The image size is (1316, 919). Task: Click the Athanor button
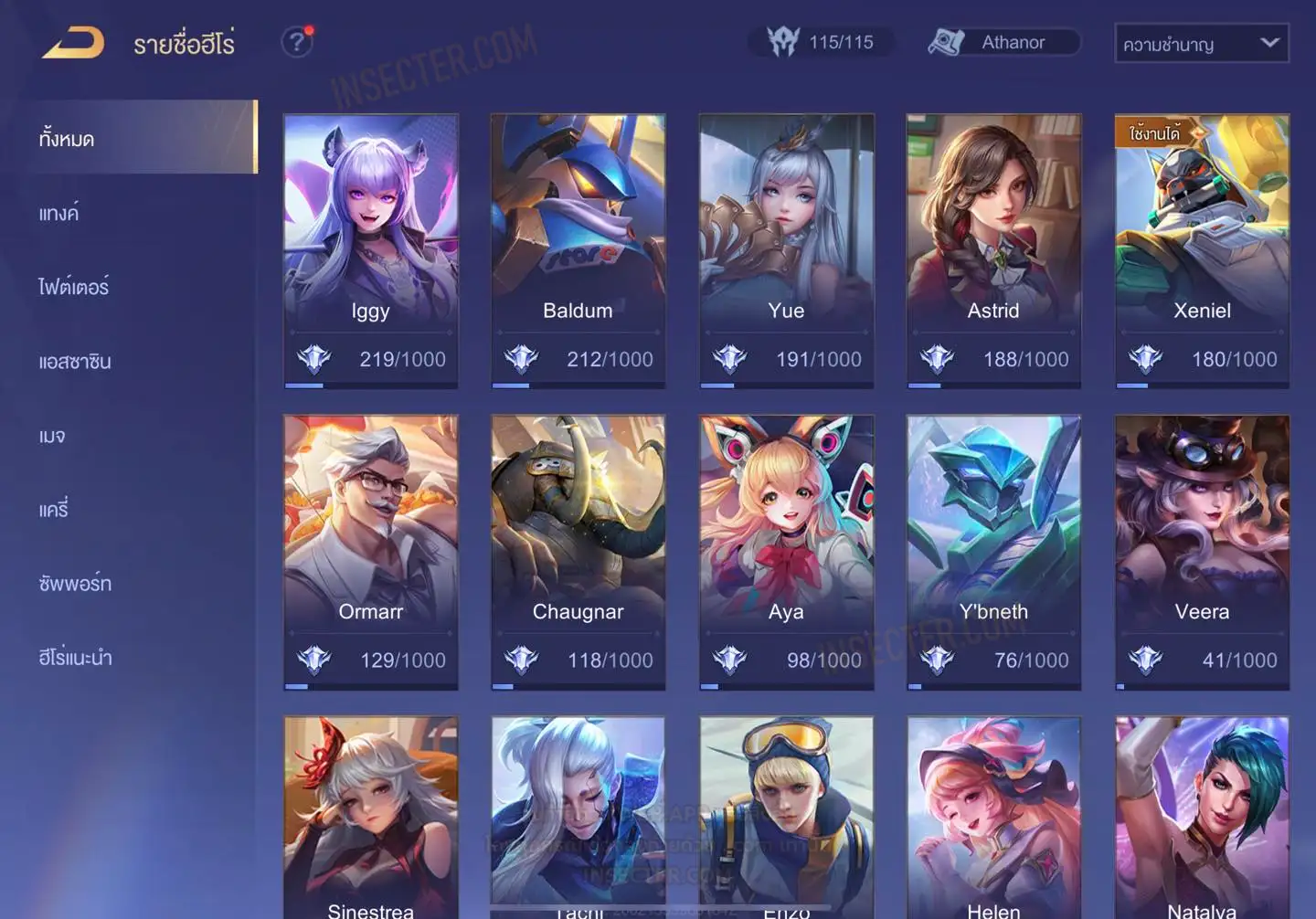[x=1003, y=42]
